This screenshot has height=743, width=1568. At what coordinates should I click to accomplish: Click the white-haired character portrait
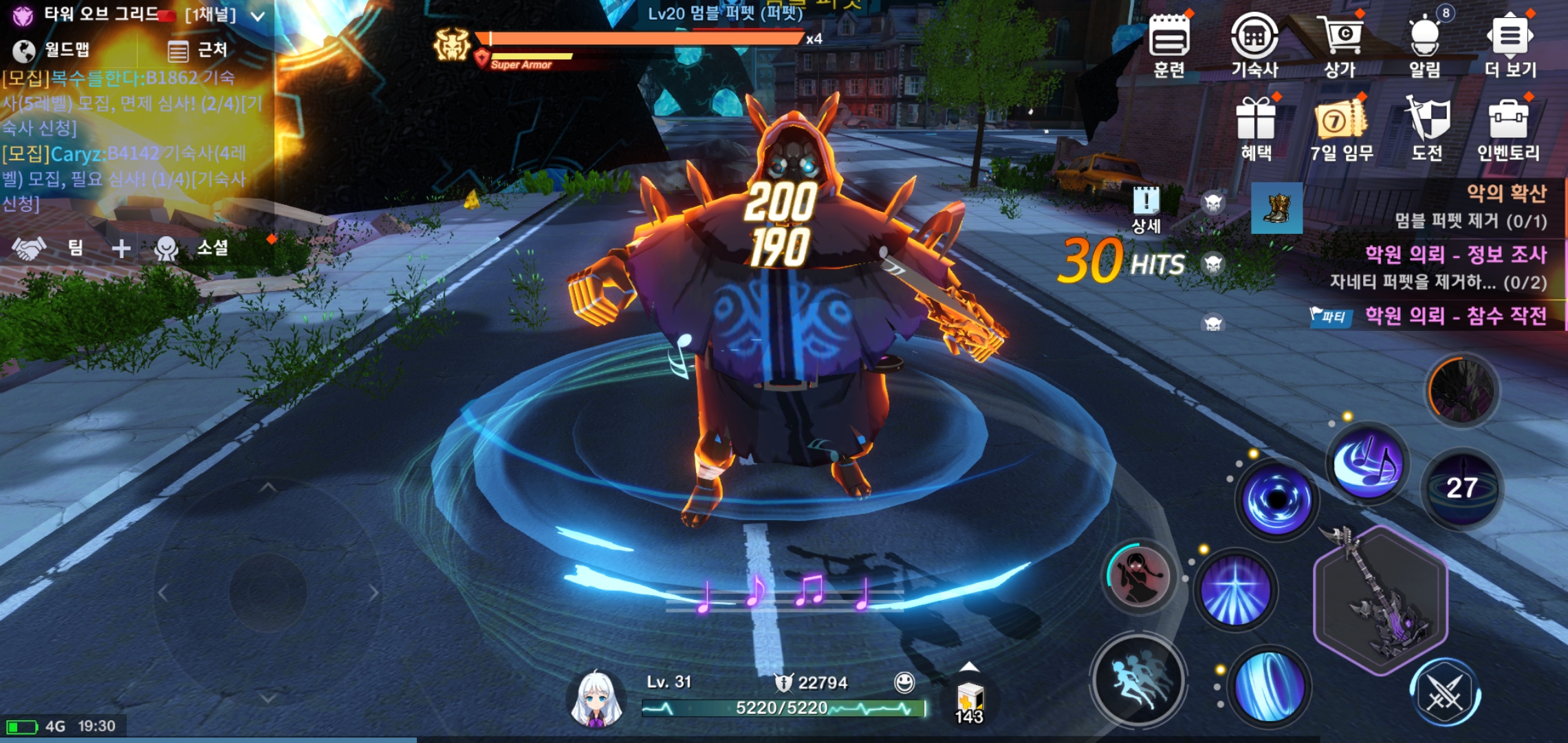596,698
